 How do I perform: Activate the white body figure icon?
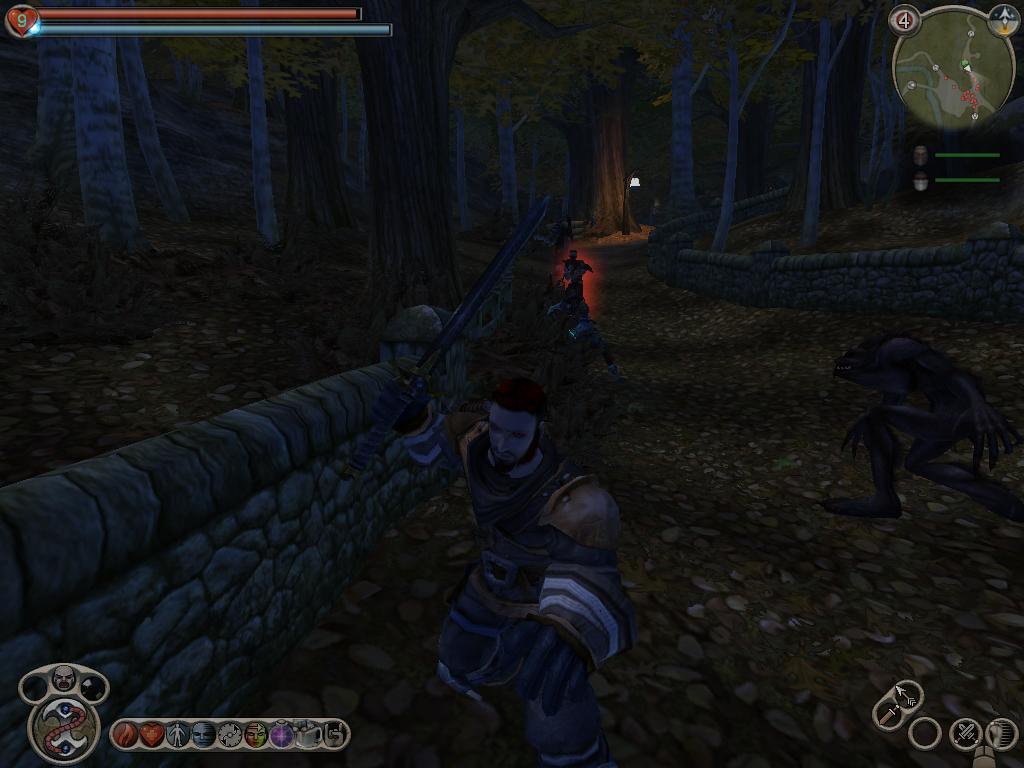coord(177,735)
